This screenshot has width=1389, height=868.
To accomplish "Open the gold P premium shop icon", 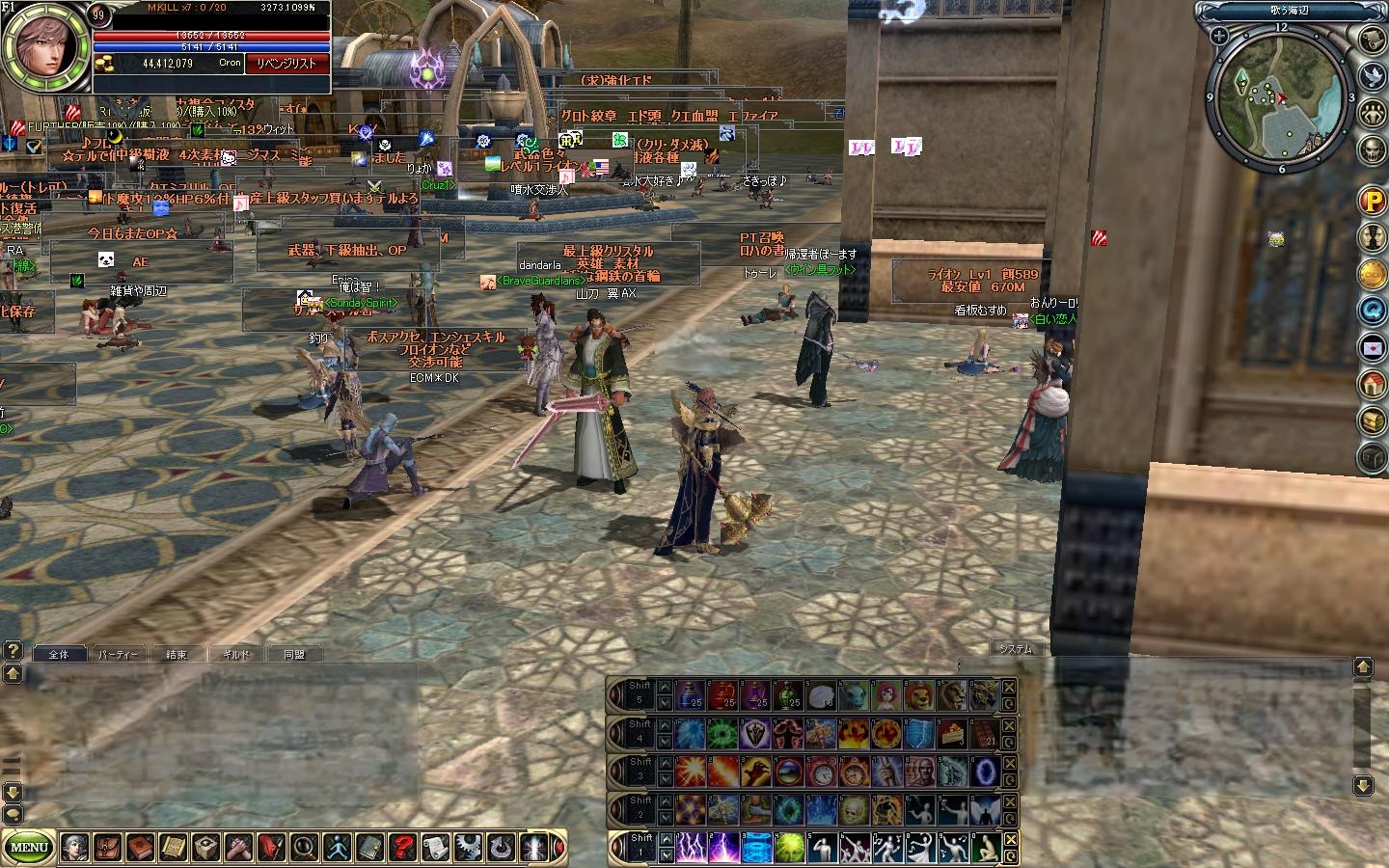I will point(1373,202).
